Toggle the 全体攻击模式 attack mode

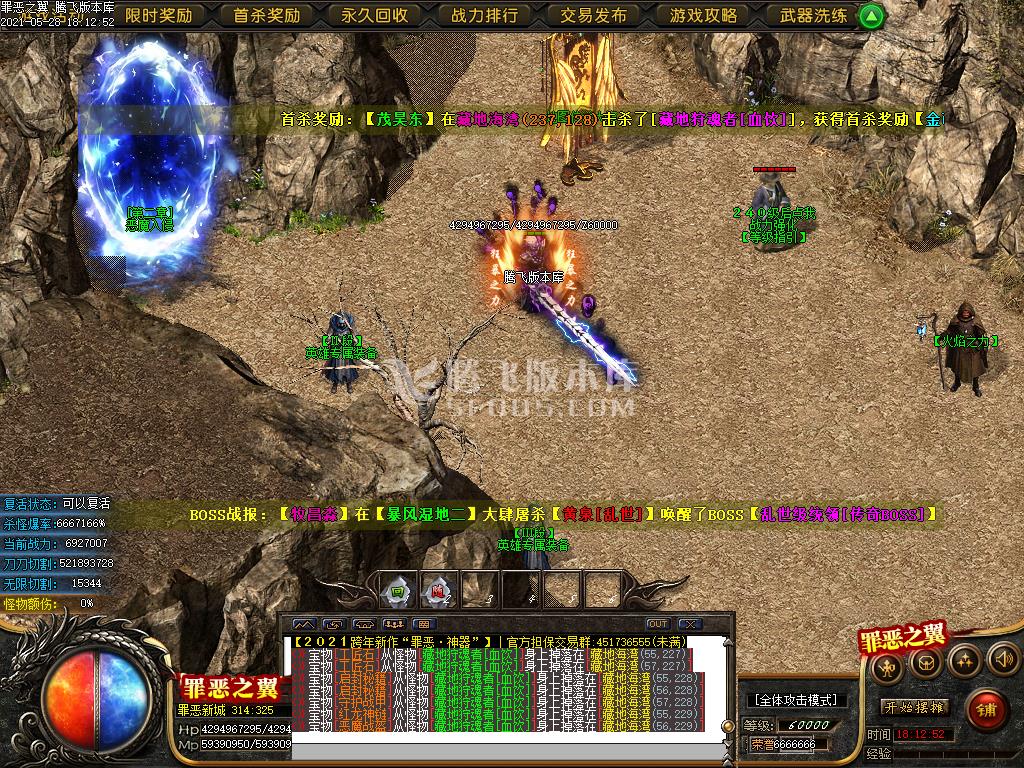coord(796,700)
